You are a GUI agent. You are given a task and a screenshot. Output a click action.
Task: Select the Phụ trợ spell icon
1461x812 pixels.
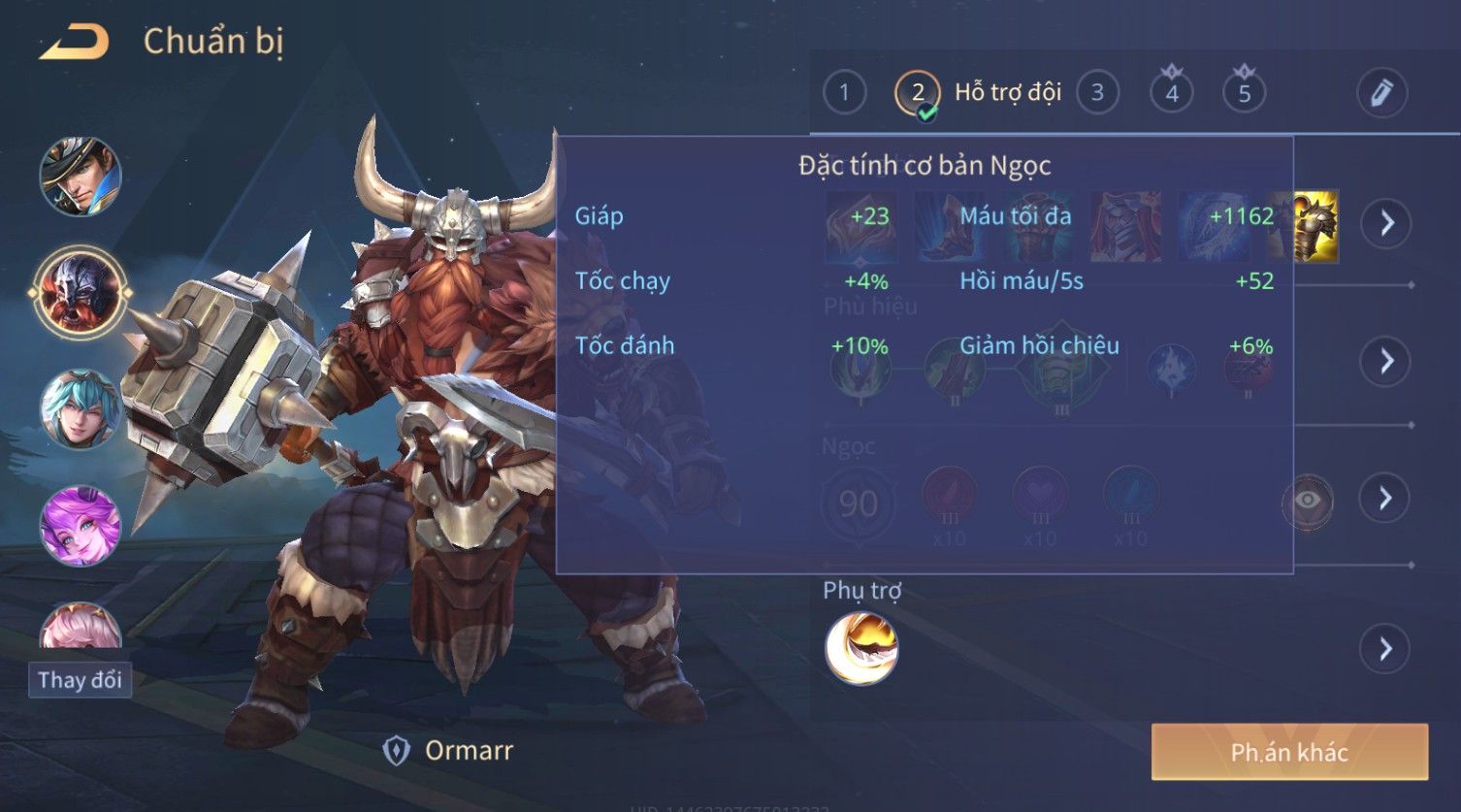(861, 649)
